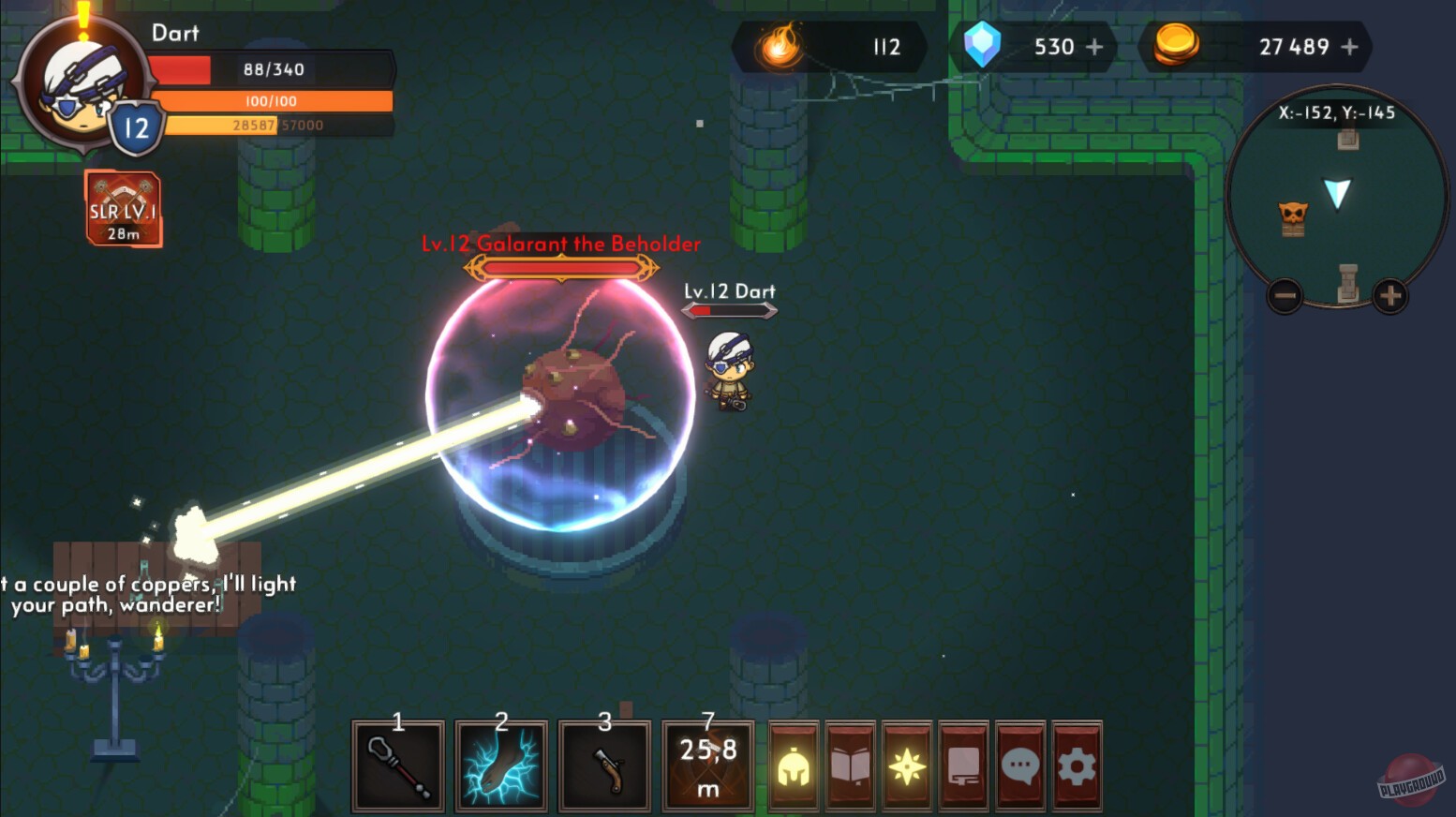
Task: Select the lightning ability in hotbar slot 2
Action: (x=501, y=765)
